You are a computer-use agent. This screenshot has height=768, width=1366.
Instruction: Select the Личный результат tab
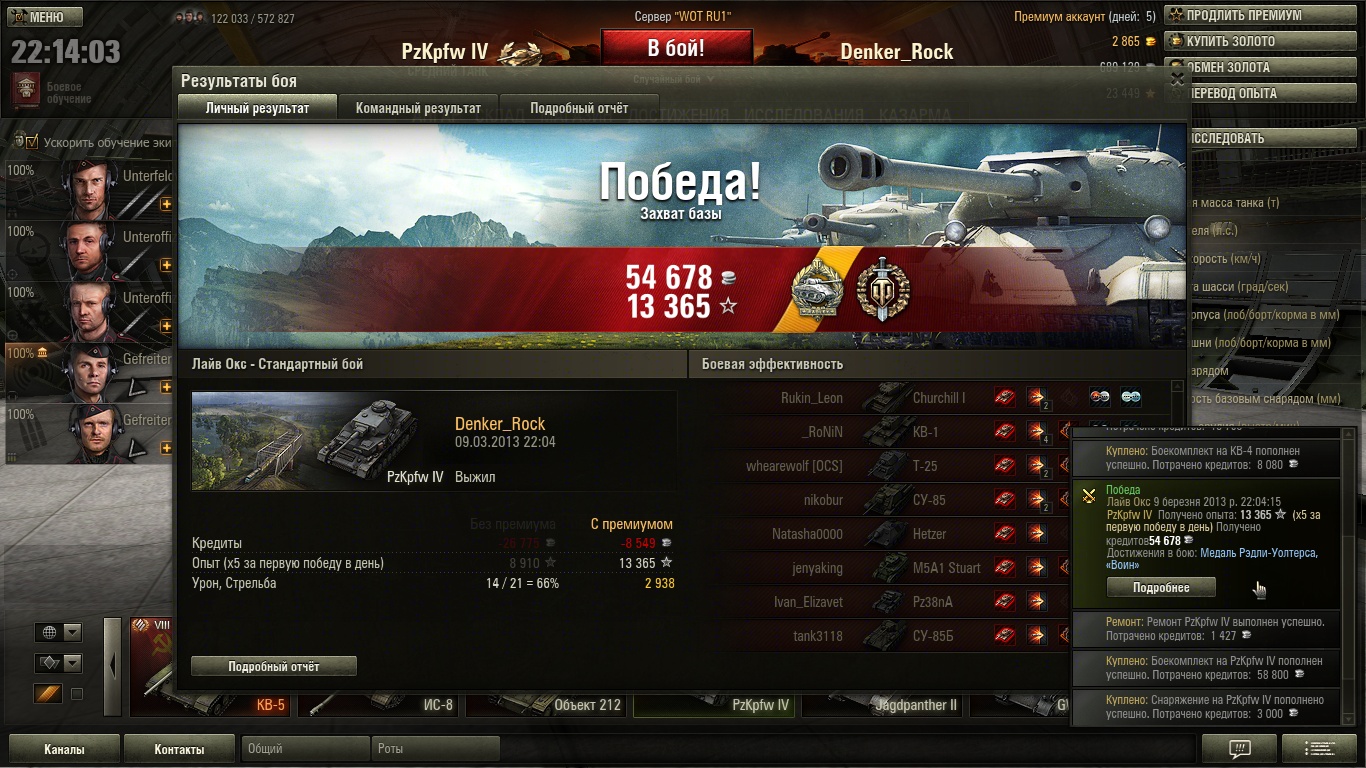pos(257,108)
